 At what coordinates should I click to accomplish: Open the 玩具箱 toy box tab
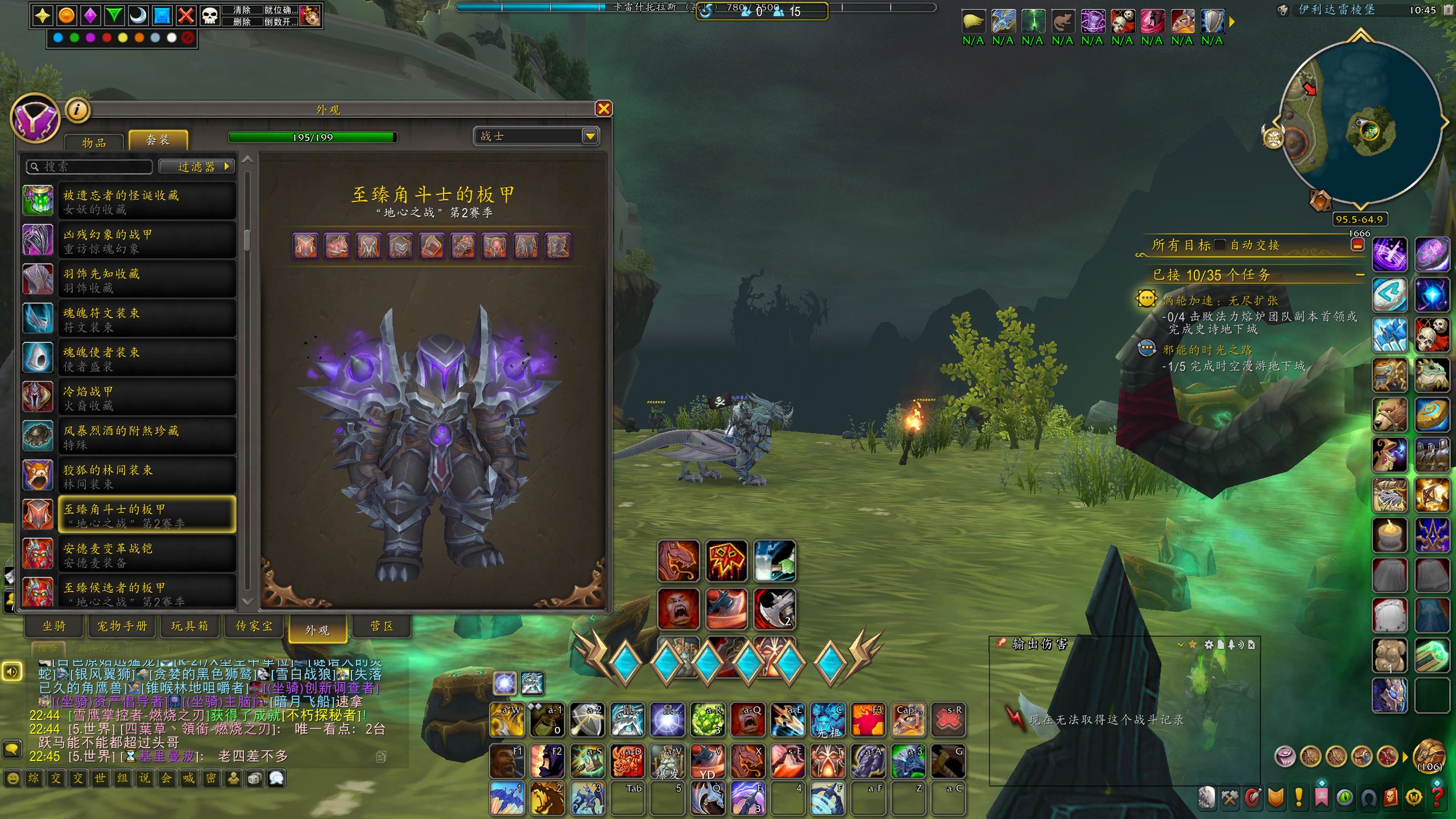click(x=189, y=626)
